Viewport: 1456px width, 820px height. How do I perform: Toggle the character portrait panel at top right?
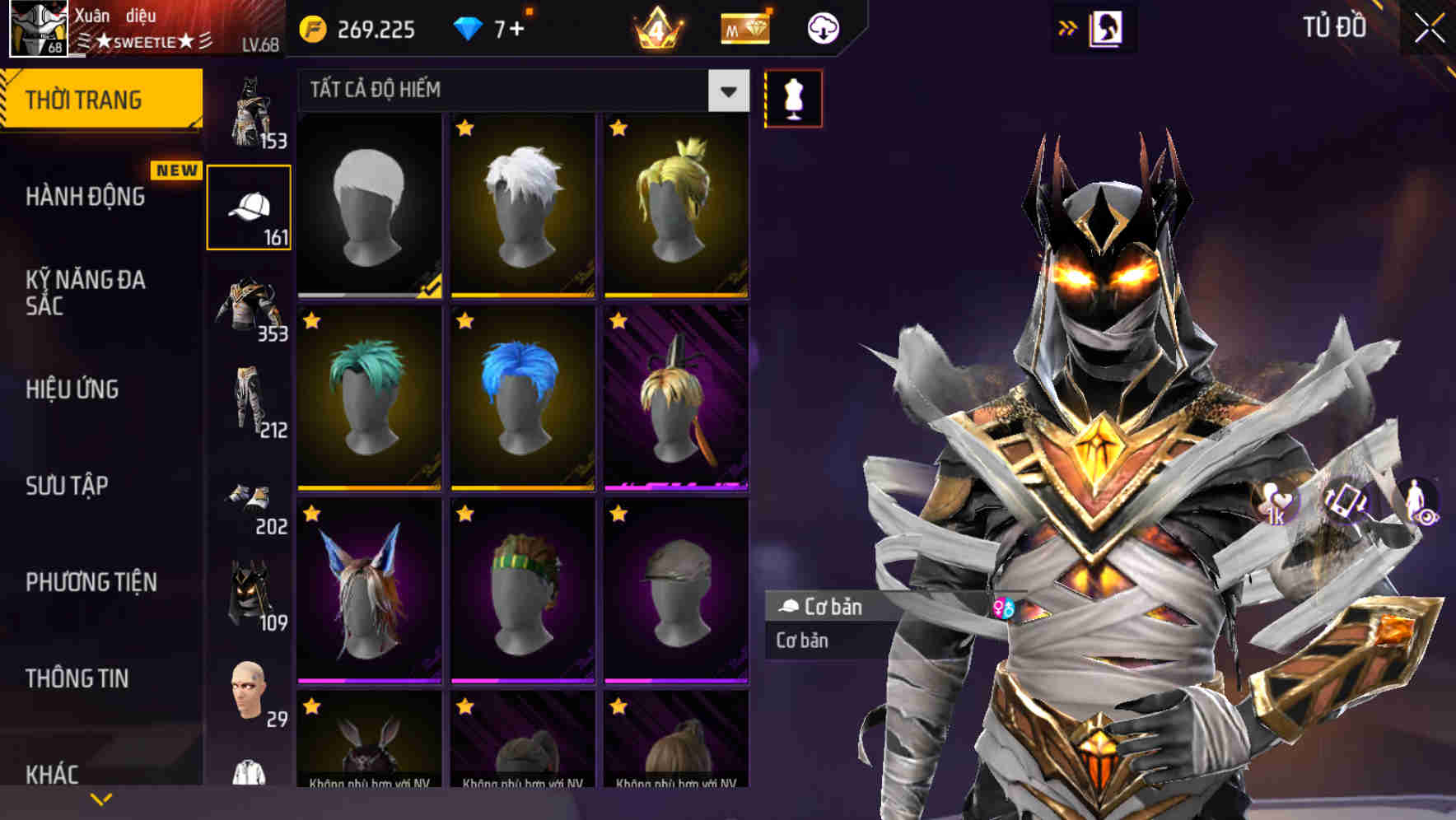(1107, 28)
